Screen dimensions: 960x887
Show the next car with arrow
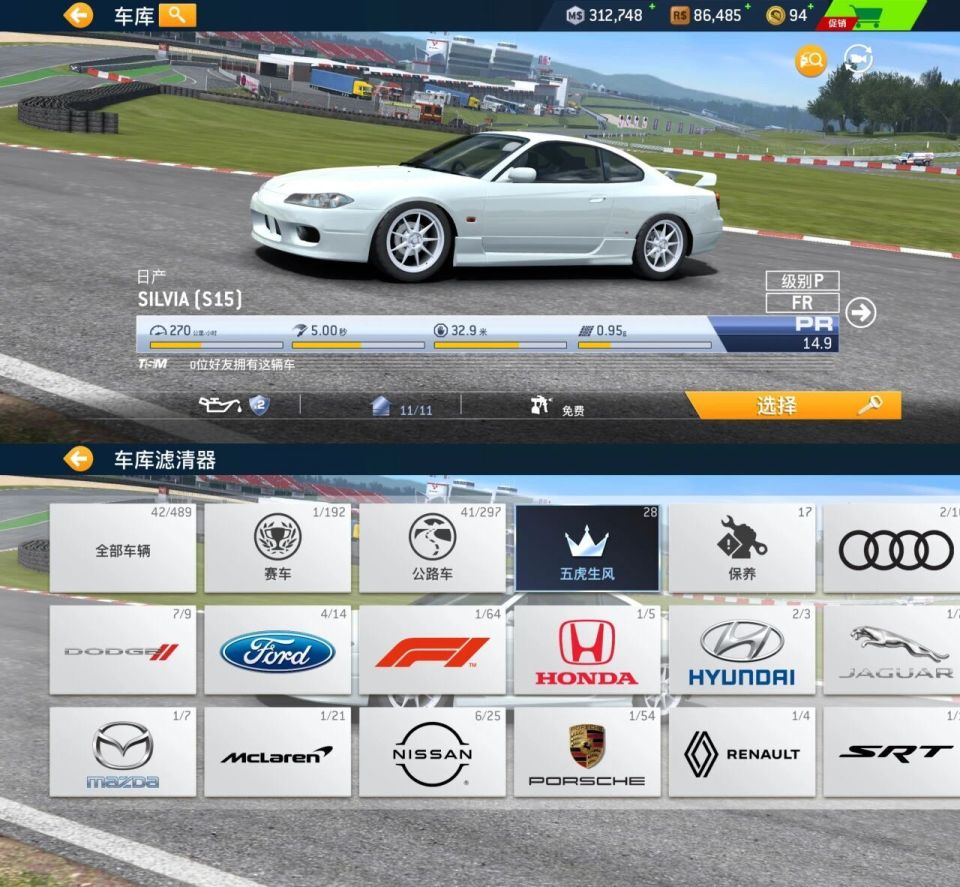tap(860, 313)
